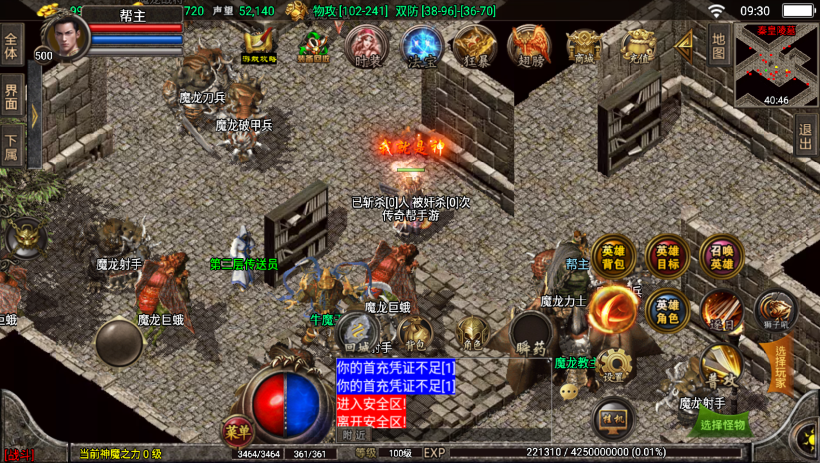This screenshot has height=463, width=820.
Task: Open the 游戏攻略 game guide
Action: 260,45
